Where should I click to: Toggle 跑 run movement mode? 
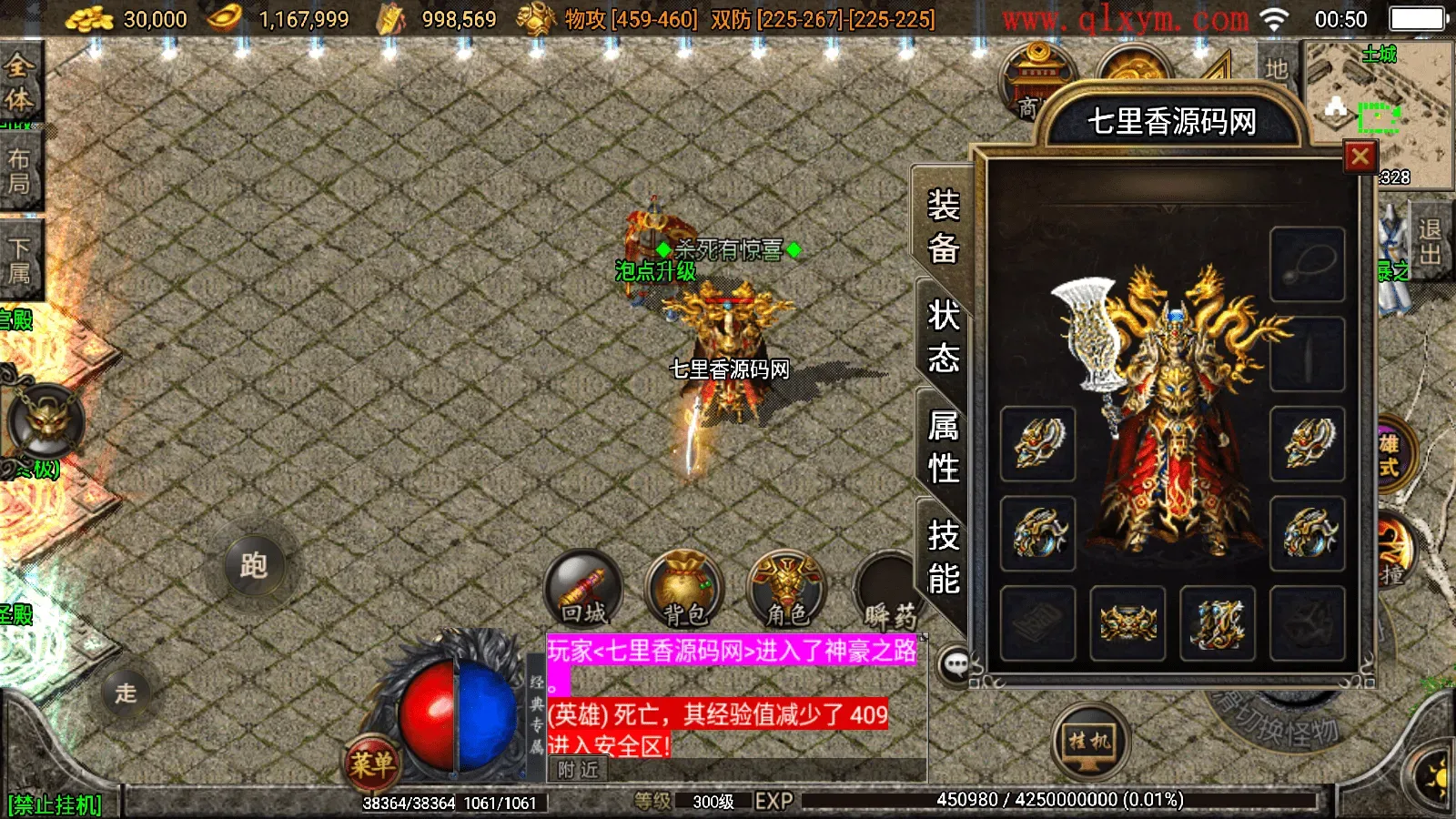coord(254,564)
